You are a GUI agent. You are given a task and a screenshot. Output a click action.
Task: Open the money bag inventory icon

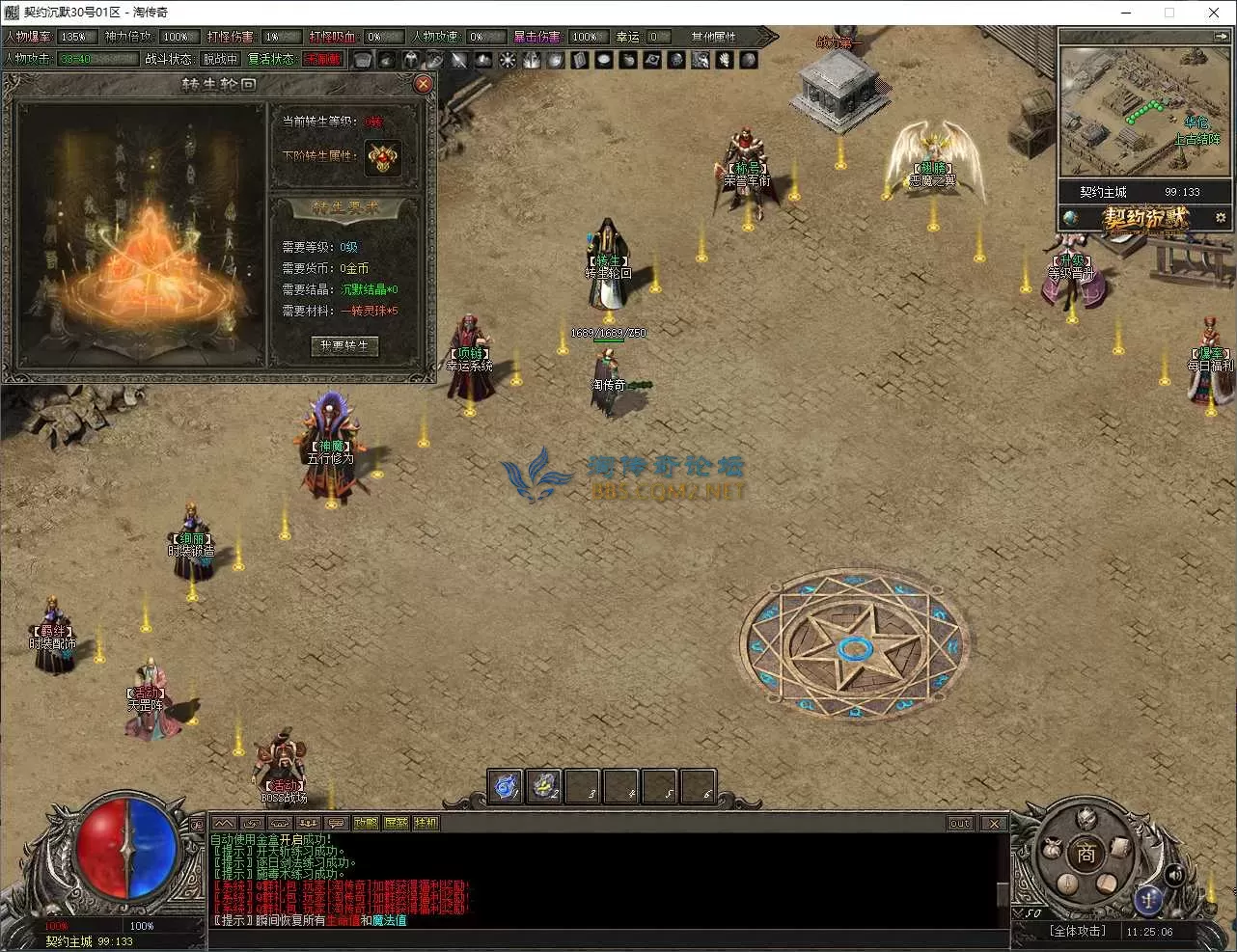point(1053,850)
